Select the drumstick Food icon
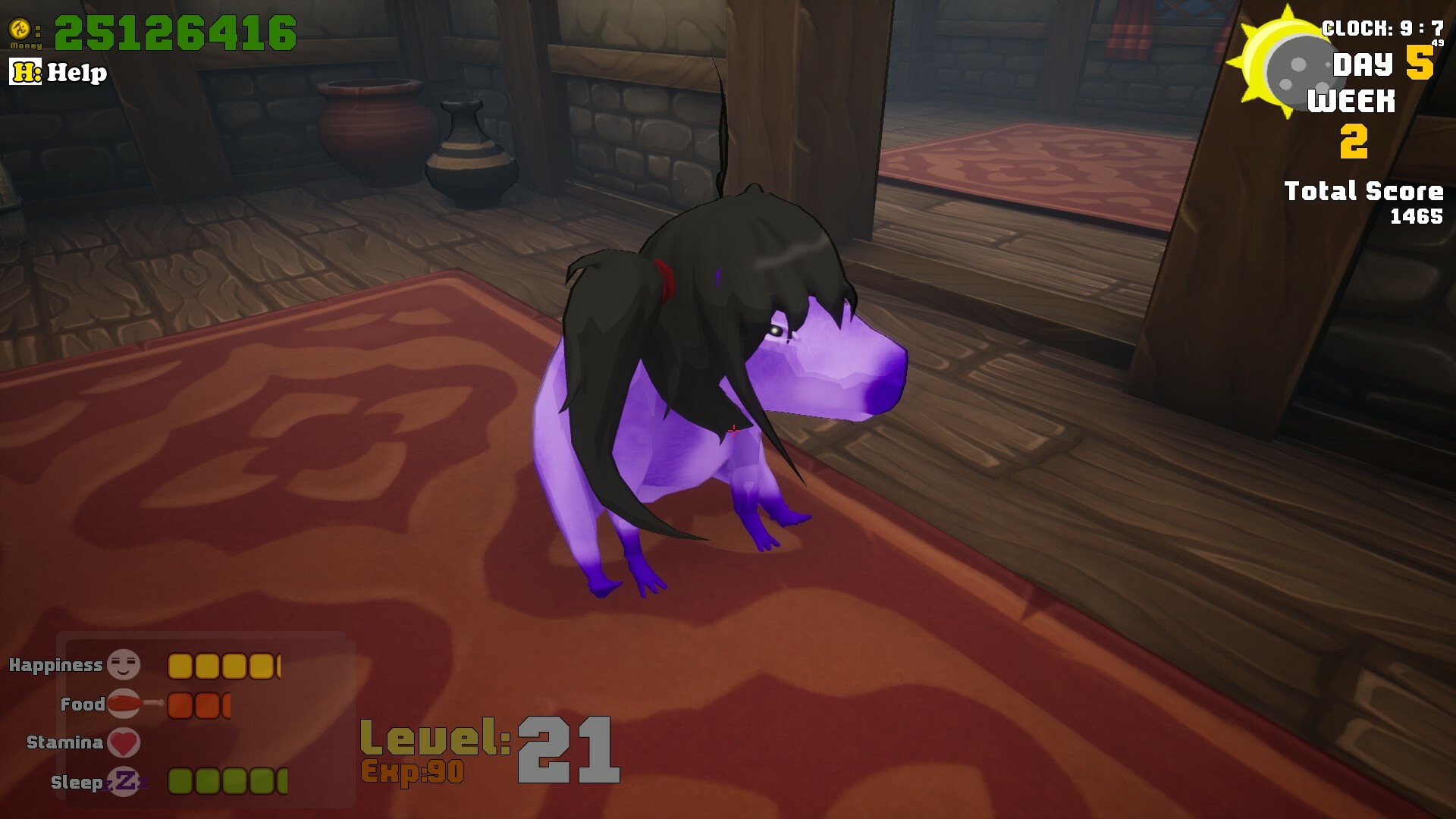 [124, 704]
